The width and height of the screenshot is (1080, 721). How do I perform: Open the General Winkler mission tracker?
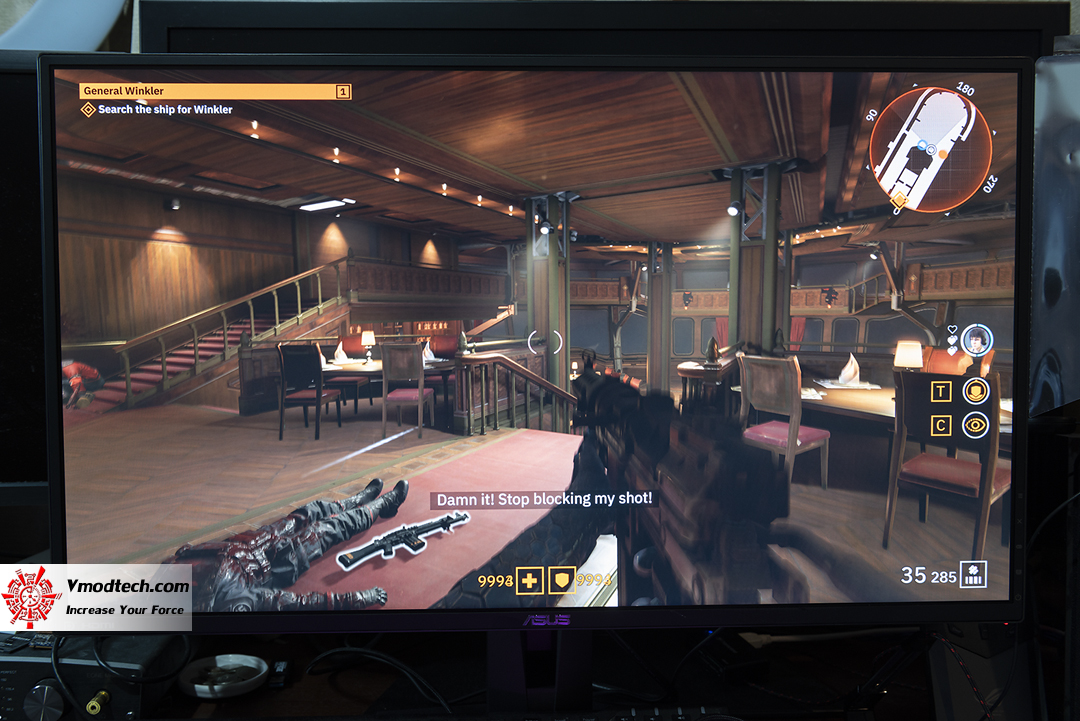[x=215, y=91]
